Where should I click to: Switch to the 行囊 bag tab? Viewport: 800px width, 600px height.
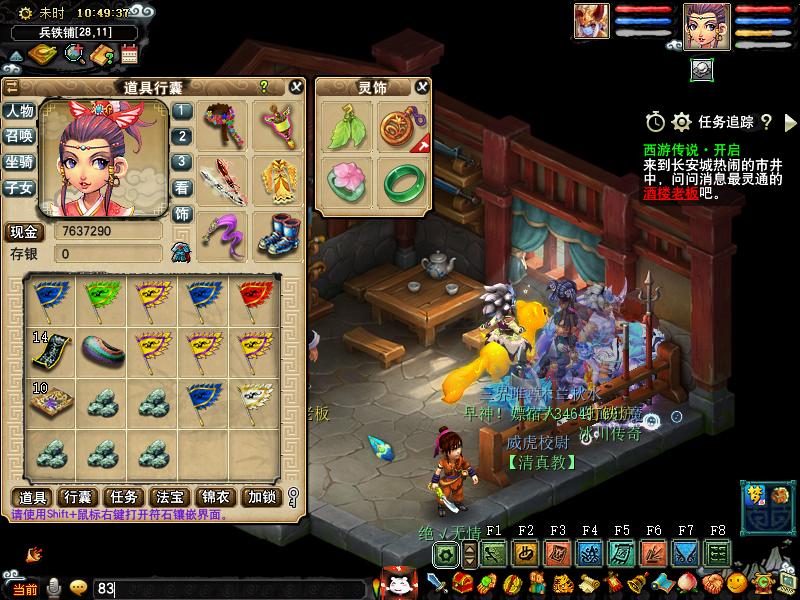79,497
